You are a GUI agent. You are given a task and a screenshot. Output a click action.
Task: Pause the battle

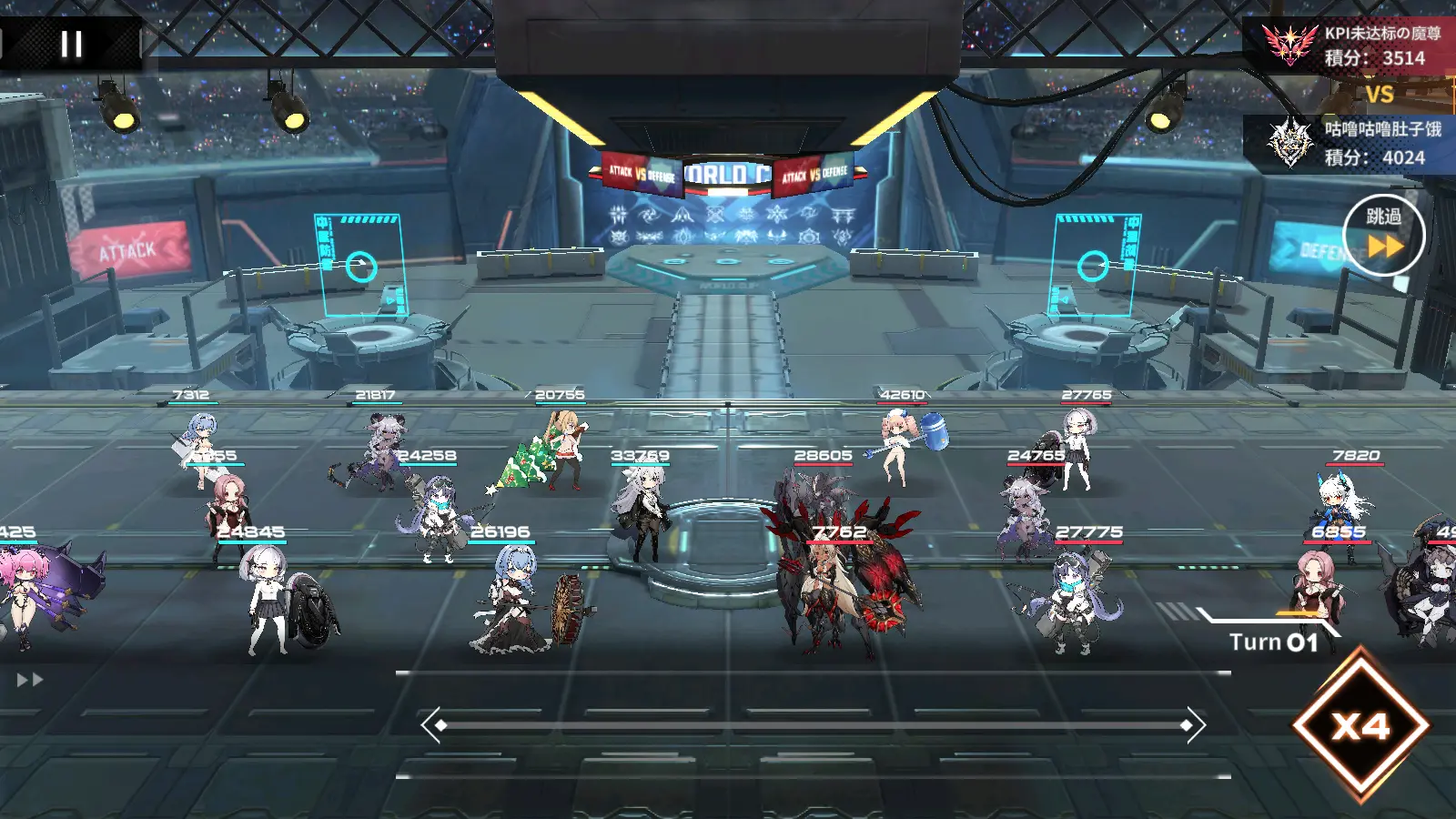click(x=71, y=44)
